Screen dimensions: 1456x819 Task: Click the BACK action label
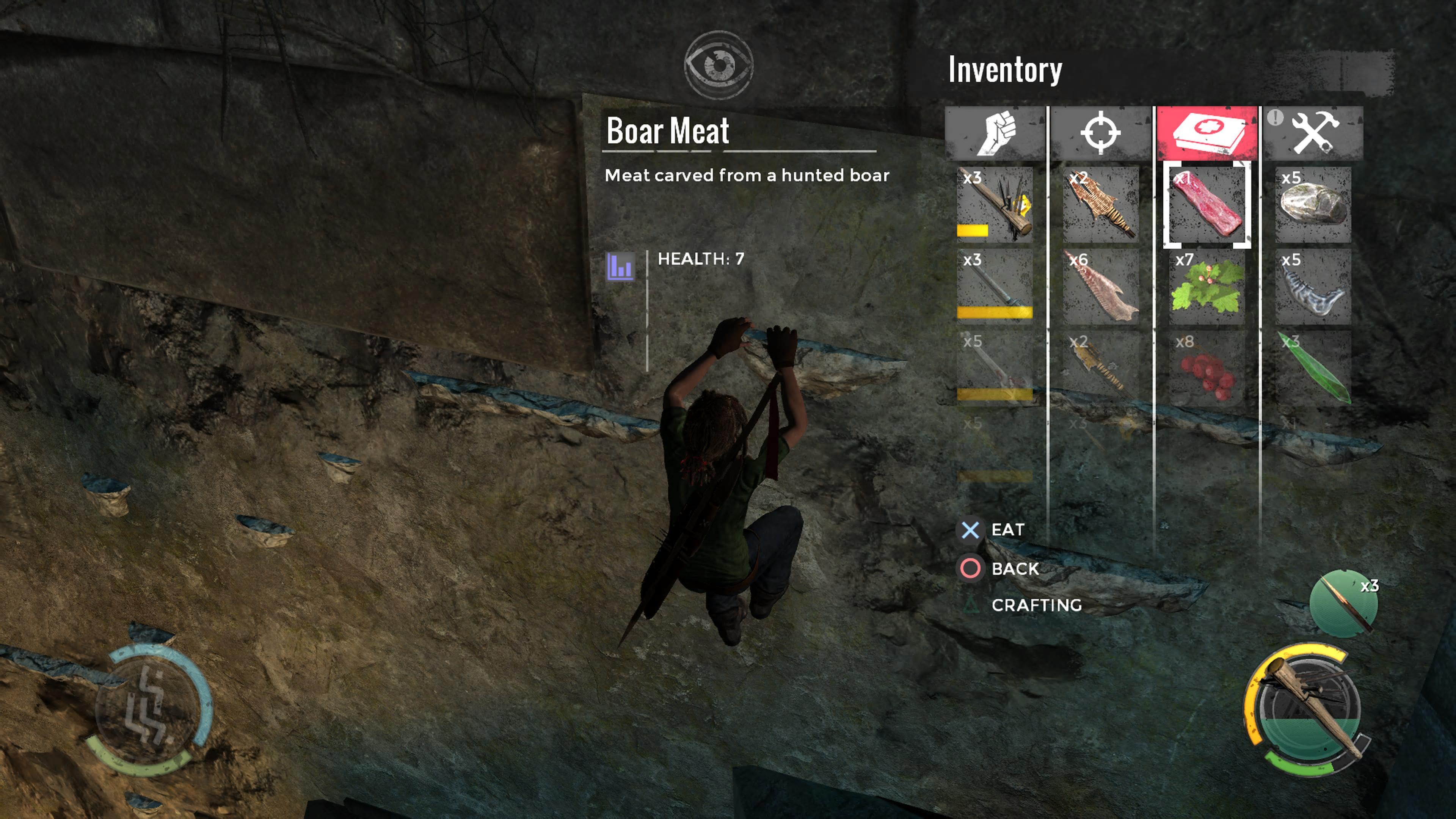tap(1015, 569)
